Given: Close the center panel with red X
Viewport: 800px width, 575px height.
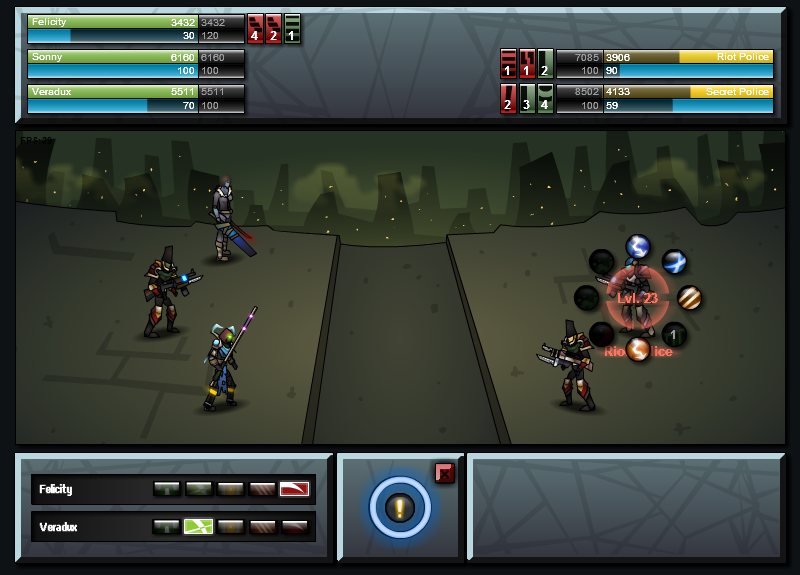Looking at the screenshot, I should 445,473.
